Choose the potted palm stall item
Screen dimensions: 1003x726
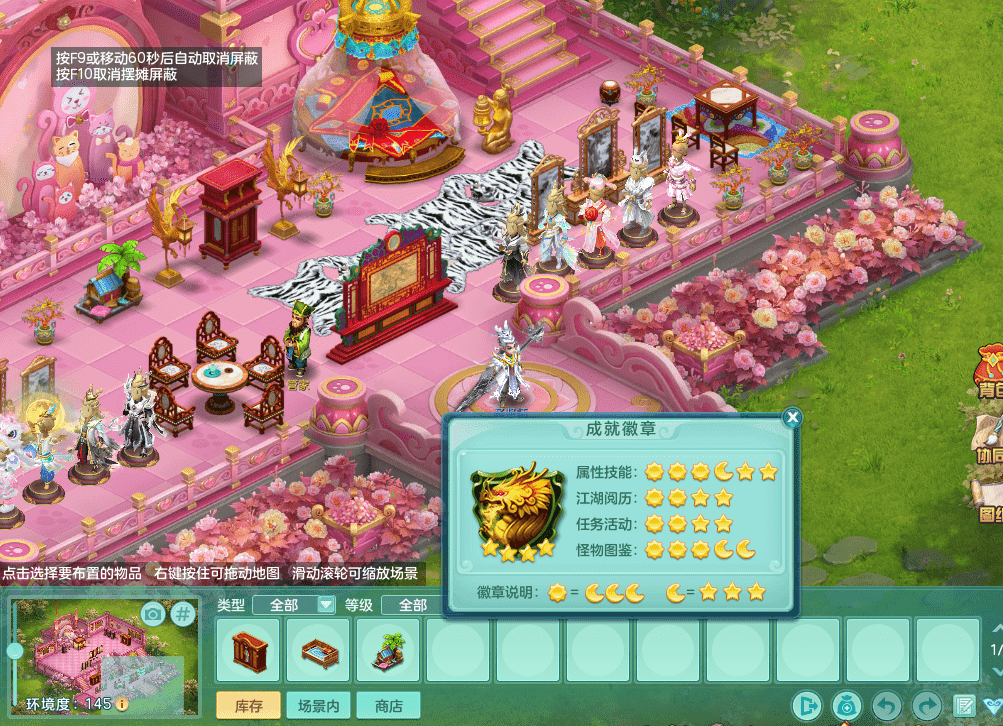(389, 650)
